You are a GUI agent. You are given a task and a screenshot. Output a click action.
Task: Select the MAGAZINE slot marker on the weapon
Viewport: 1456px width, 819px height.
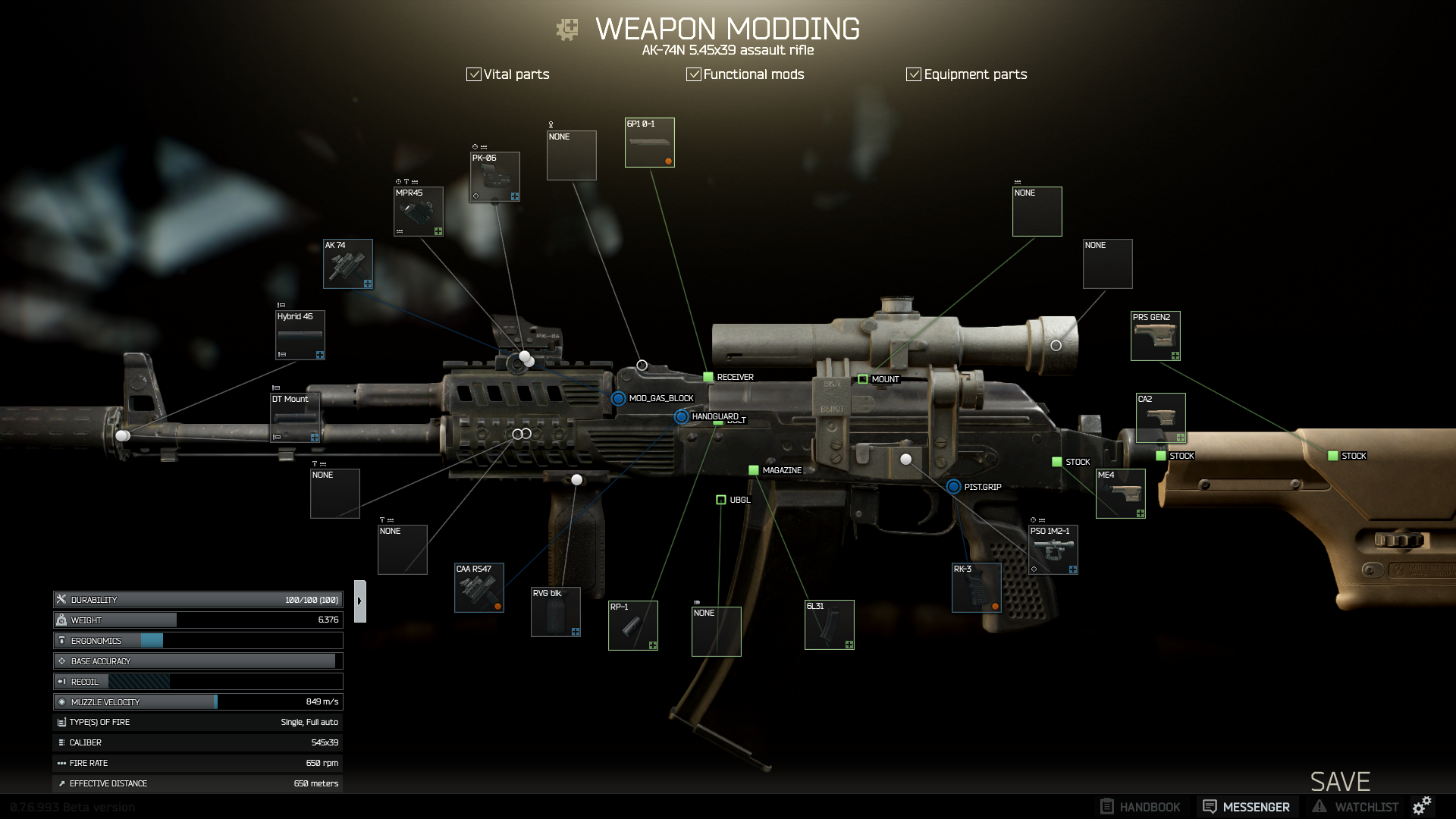click(x=753, y=470)
